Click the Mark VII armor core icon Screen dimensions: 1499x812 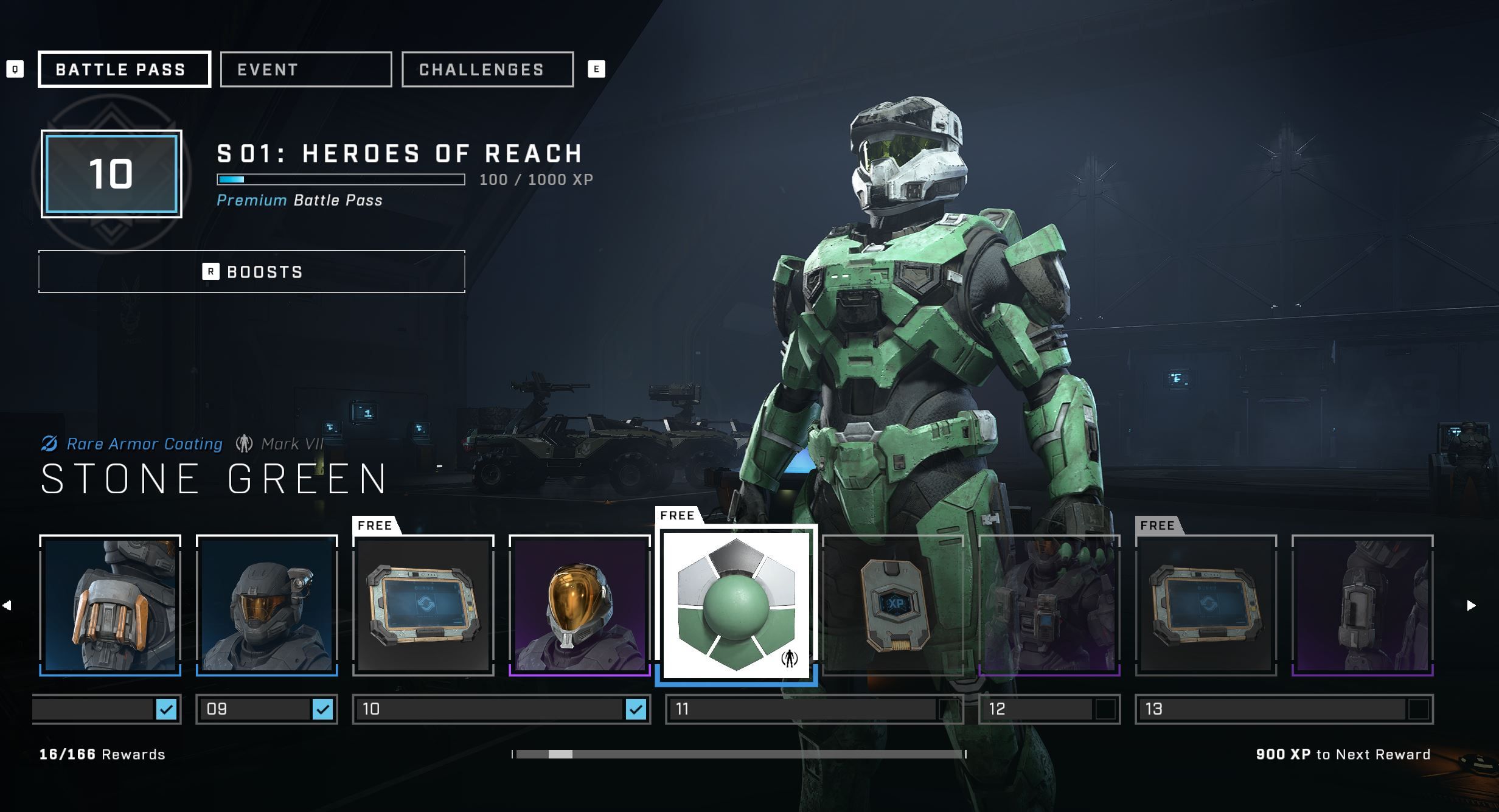[x=245, y=444]
